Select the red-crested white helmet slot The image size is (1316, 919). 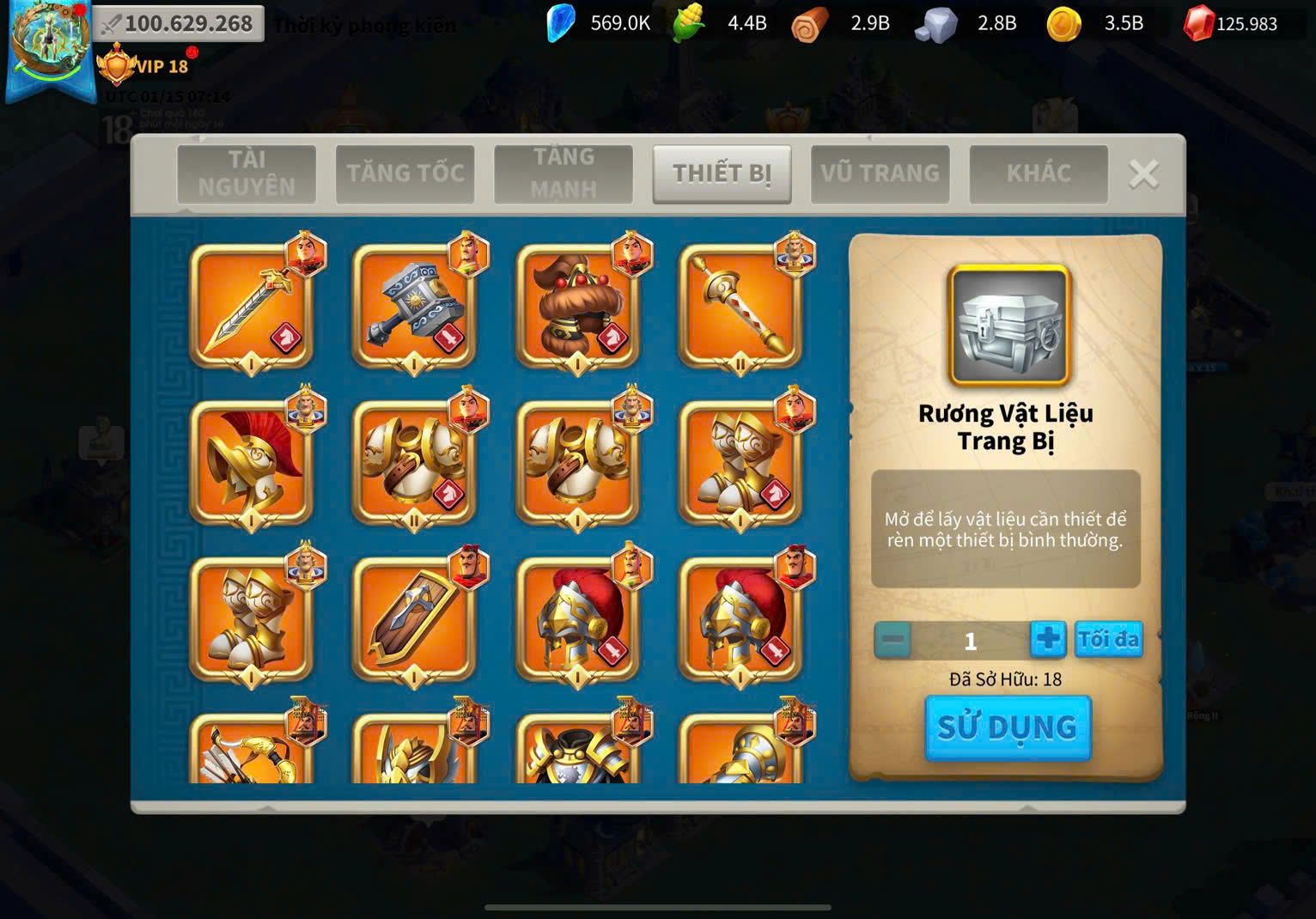pos(251,463)
